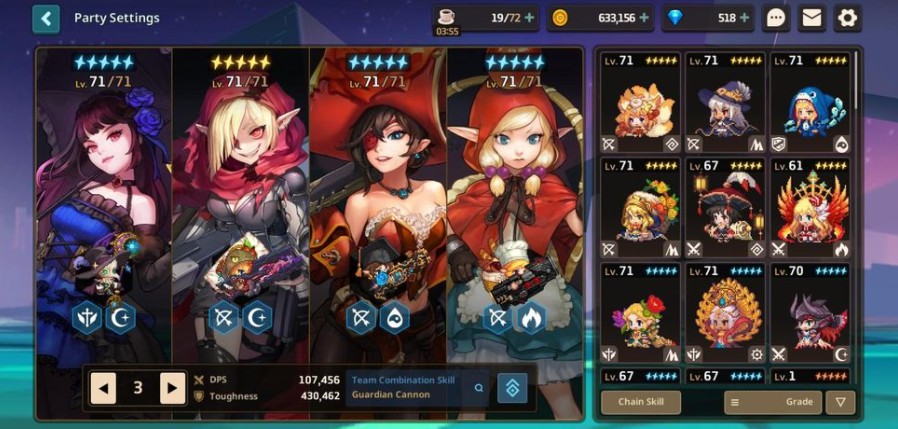Add more coffee stamina
The image size is (898, 429).
pos(529,18)
